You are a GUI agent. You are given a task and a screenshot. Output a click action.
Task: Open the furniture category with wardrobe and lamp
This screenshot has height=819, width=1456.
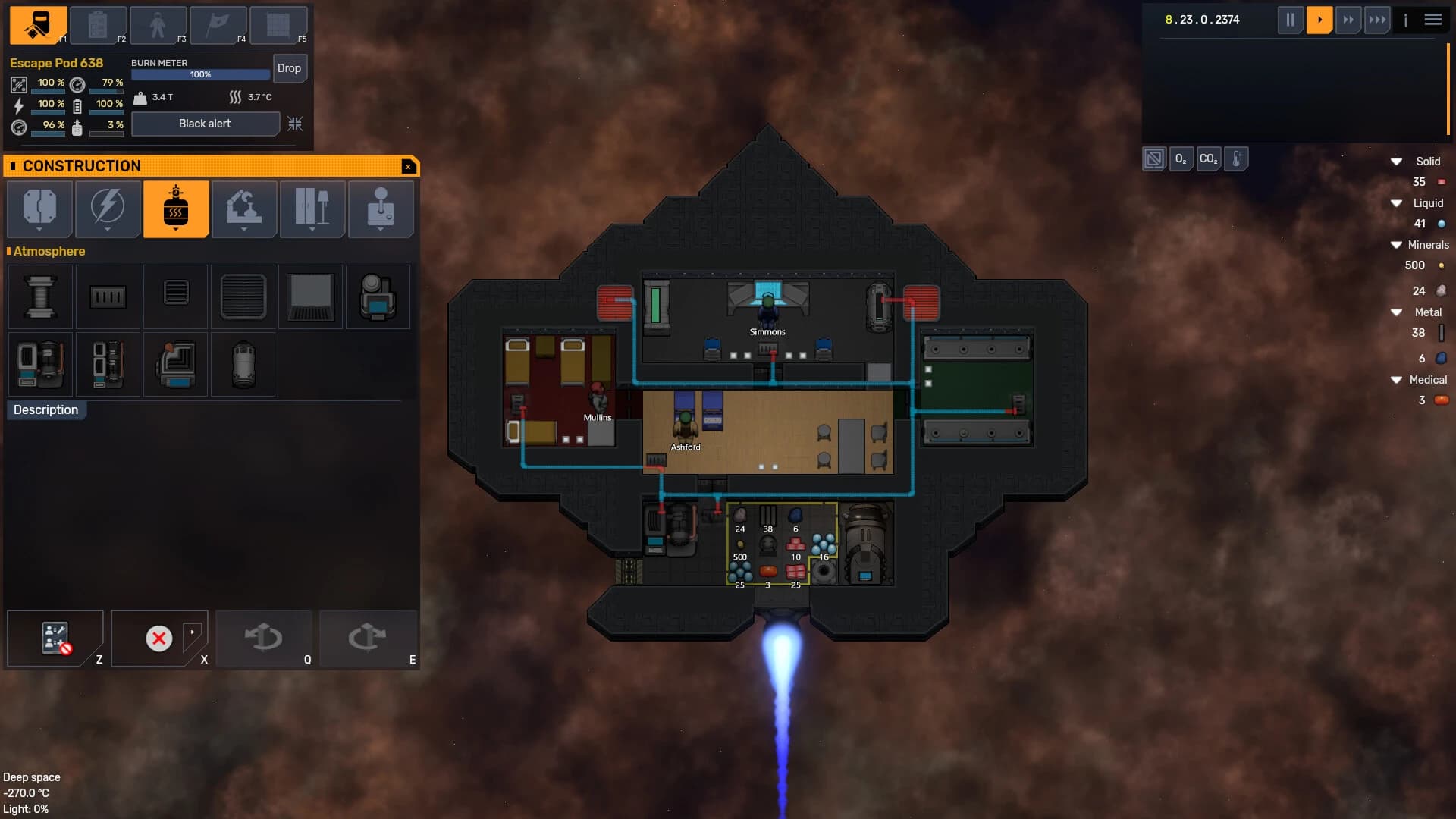point(312,209)
